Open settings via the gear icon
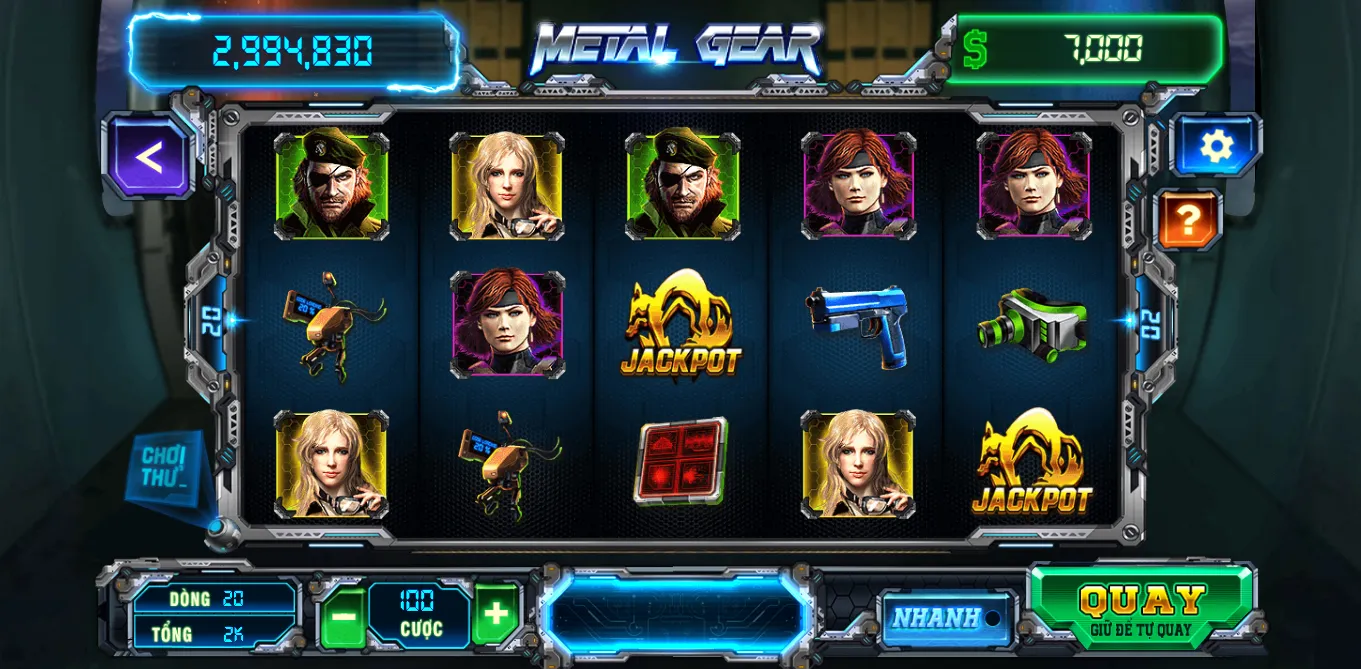This screenshot has height=669, width=1361. coord(1215,147)
